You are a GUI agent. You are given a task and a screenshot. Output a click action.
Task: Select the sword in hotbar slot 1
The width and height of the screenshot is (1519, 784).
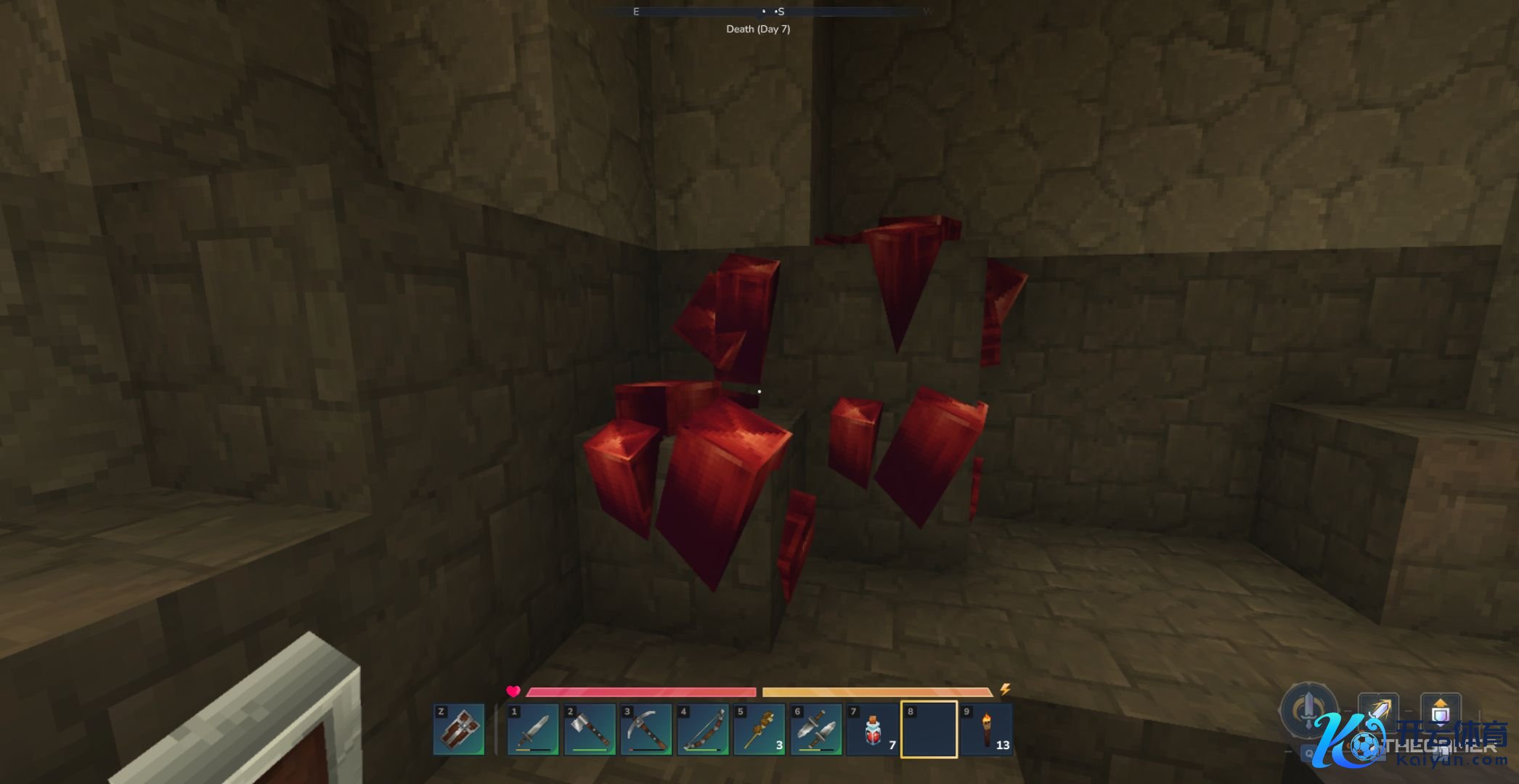(x=533, y=730)
